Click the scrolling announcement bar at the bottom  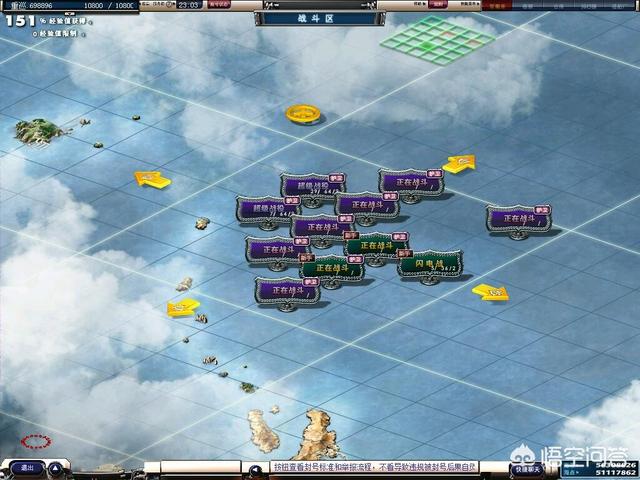362,467
